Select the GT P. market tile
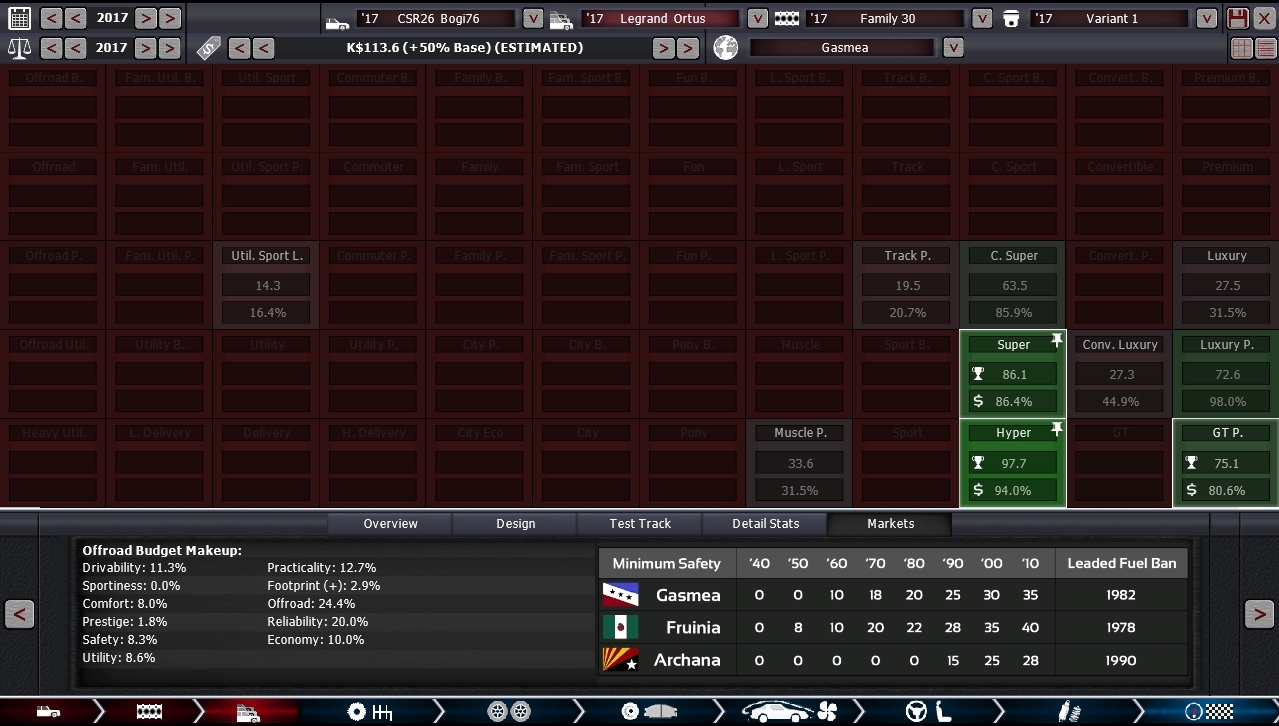This screenshot has height=726, width=1279. click(1226, 463)
